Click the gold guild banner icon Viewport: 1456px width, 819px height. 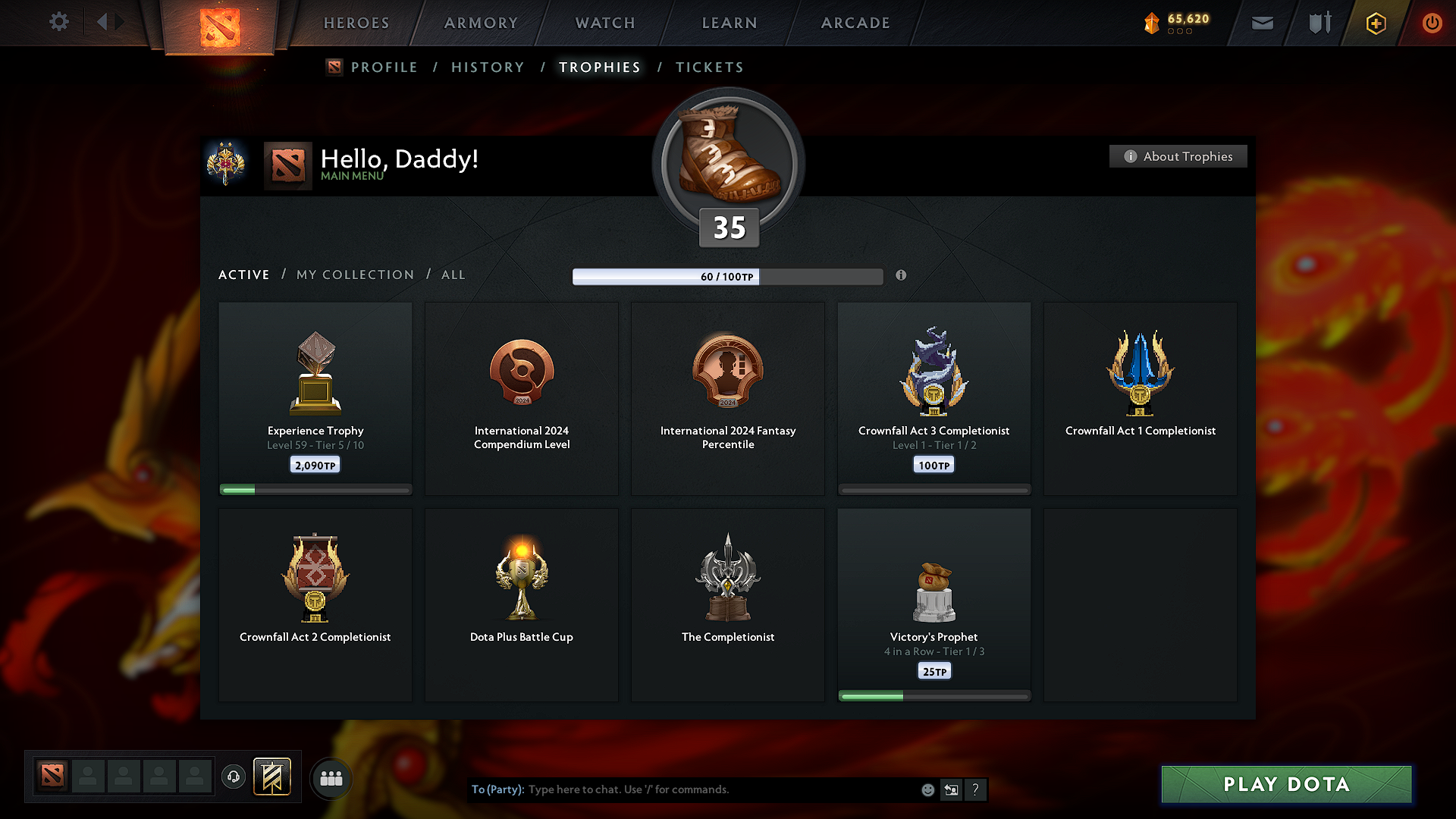click(273, 777)
